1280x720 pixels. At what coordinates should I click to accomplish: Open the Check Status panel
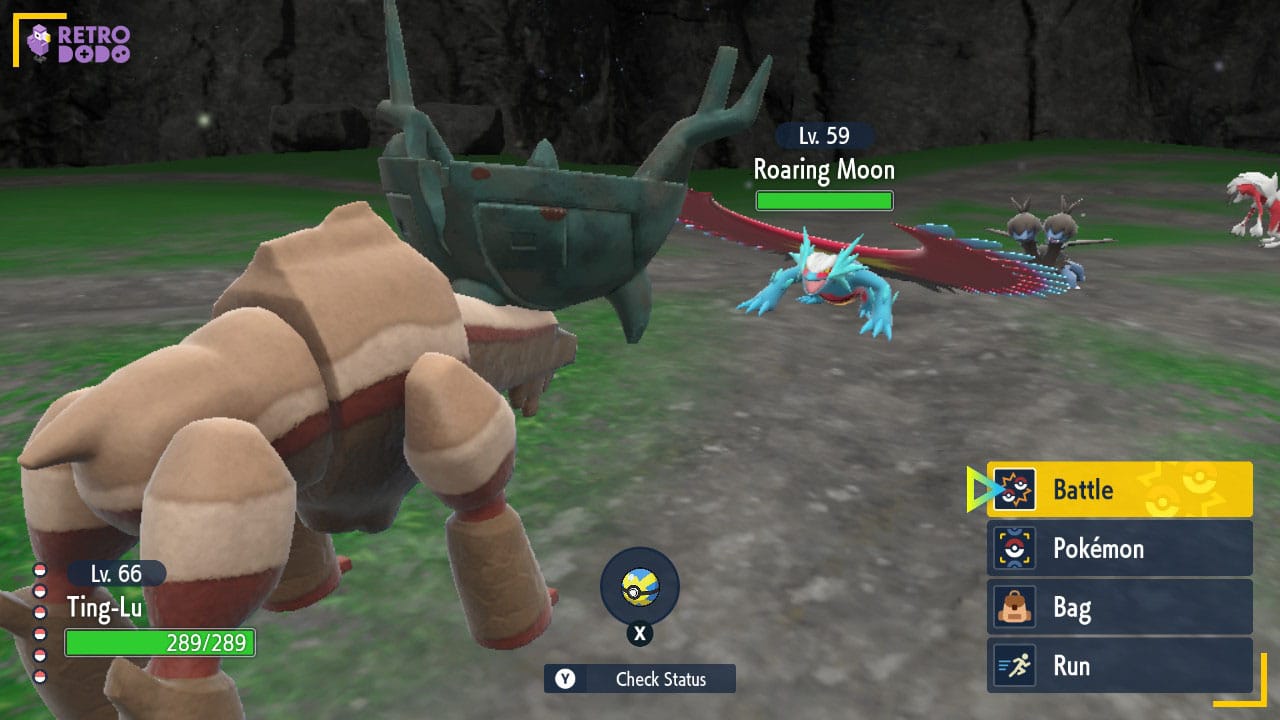(x=640, y=679)
